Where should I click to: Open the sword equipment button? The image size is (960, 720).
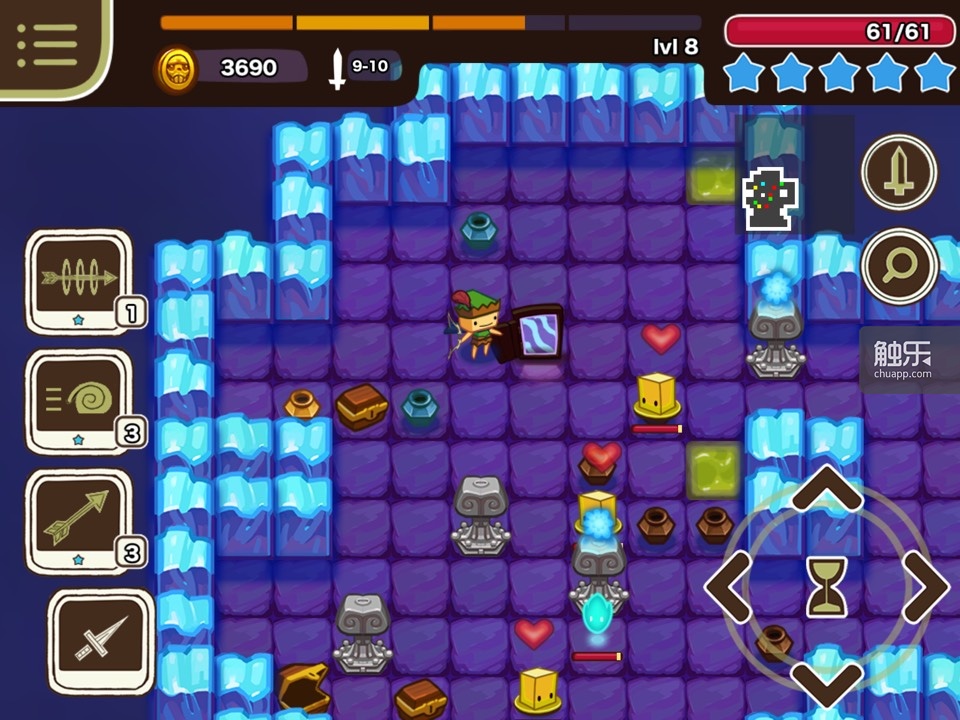(x=899, y=172)
